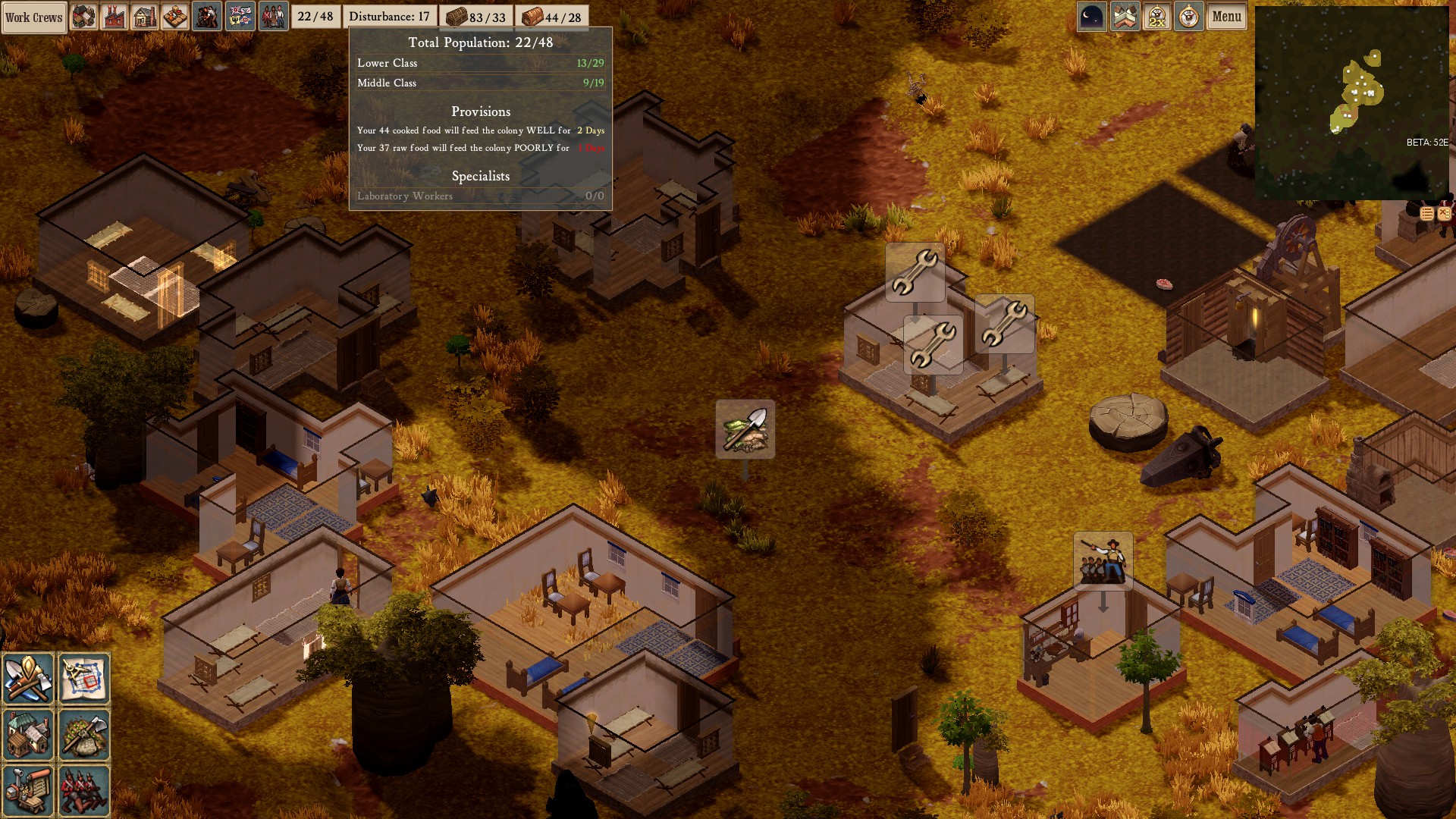Viewport: 1456px width, 819px height.
Task: Open the house with chimney overview icon
Action: pyautogui.click(x=145, y=17)
